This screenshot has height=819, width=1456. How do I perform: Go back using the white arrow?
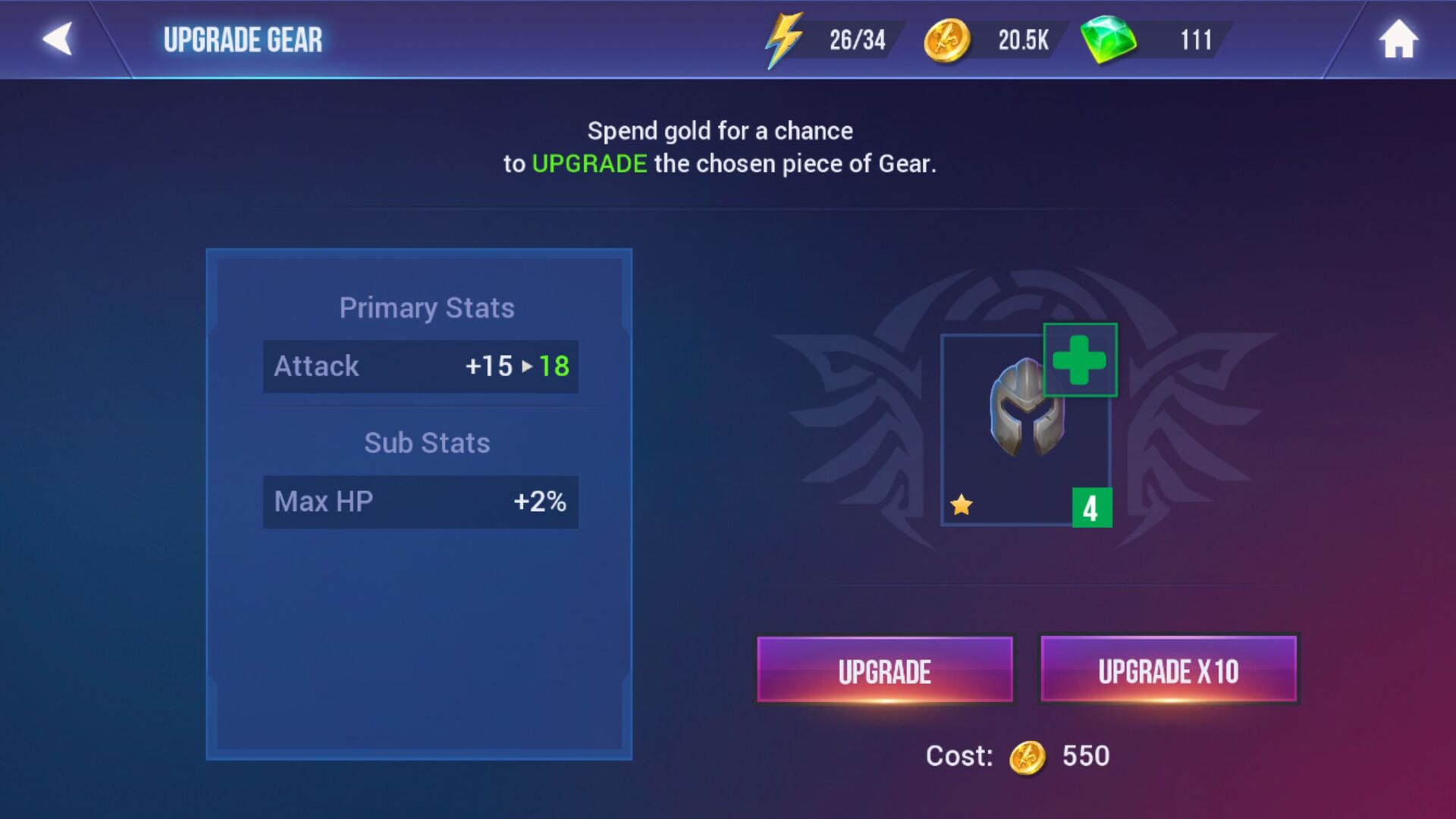[58, 39]
